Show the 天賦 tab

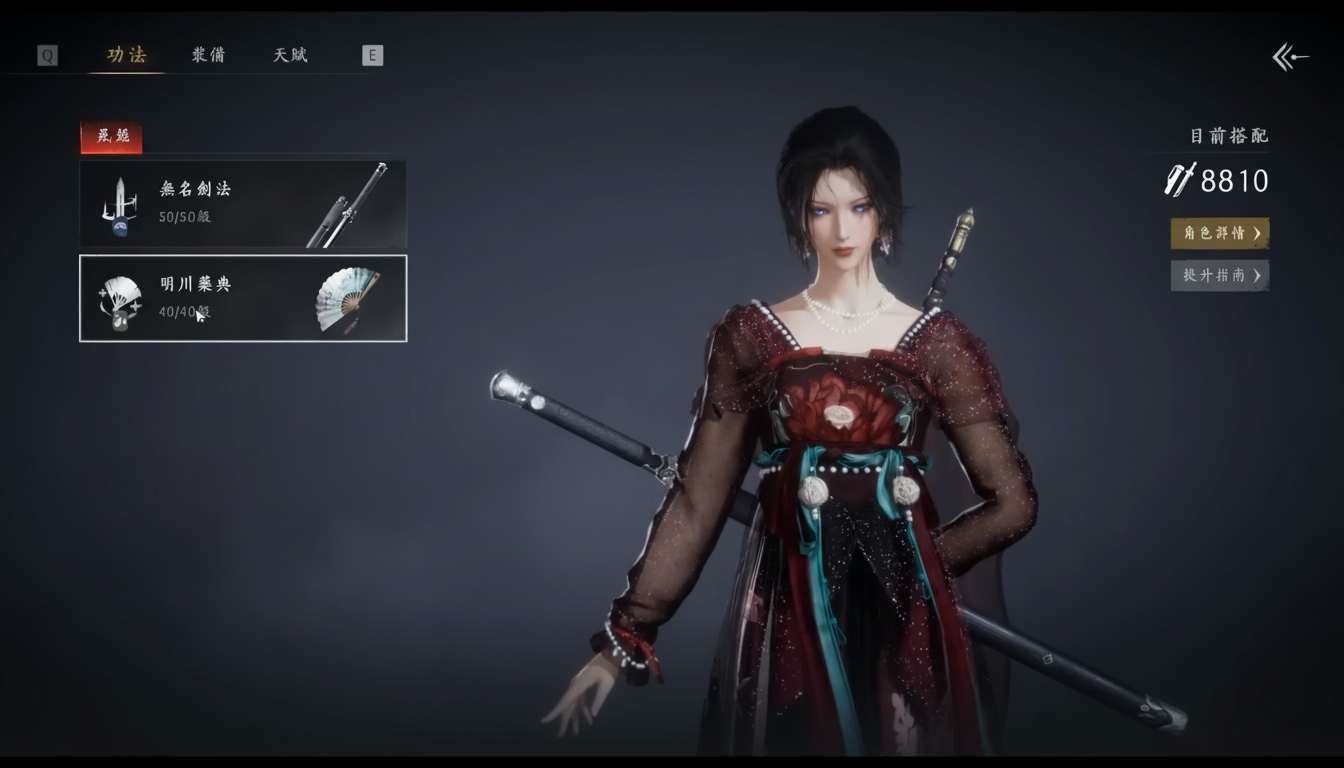tap(290, 55)
